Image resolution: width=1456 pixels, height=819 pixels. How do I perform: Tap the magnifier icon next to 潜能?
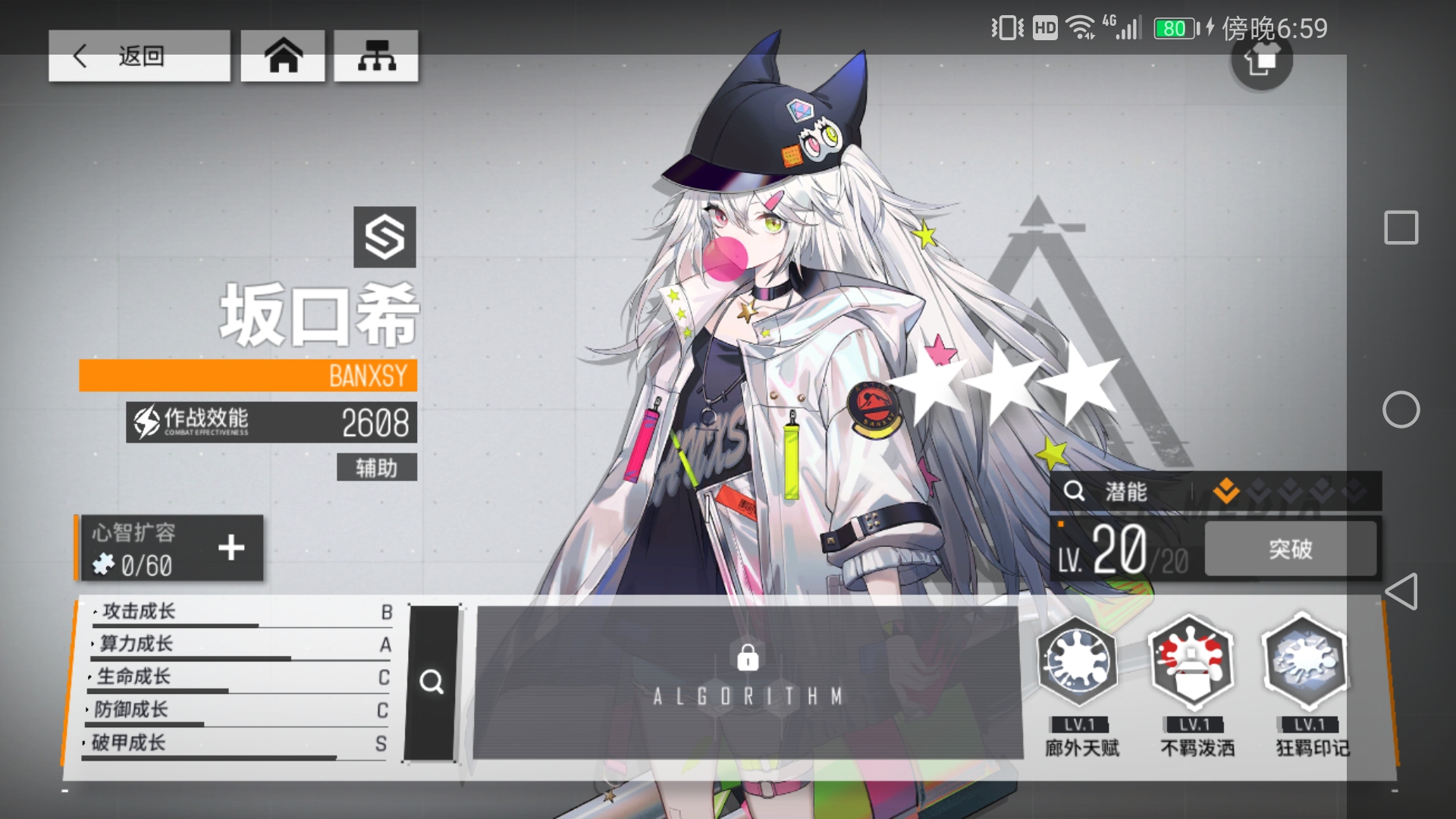tap(1075, 491)
